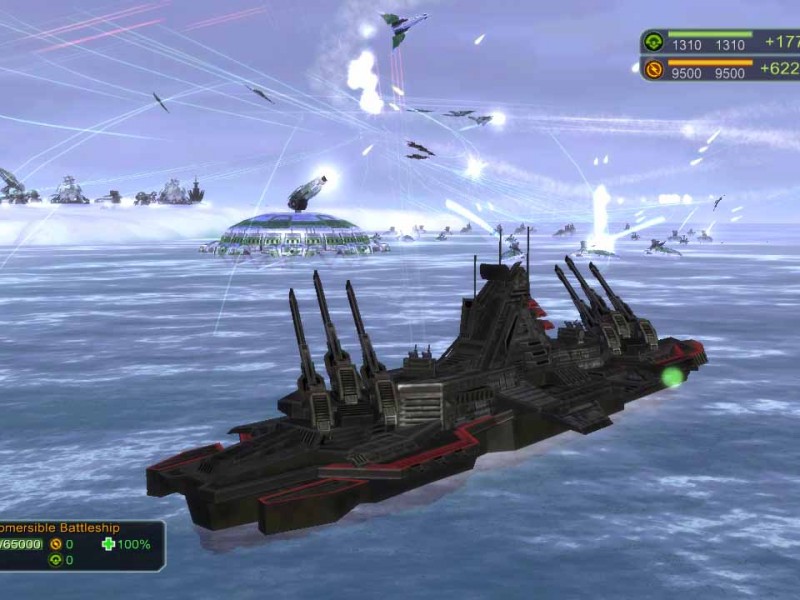The image size is (800, 600).
Task: Select the Submersible Battleship unit info panel
Action: click(80, 544)
